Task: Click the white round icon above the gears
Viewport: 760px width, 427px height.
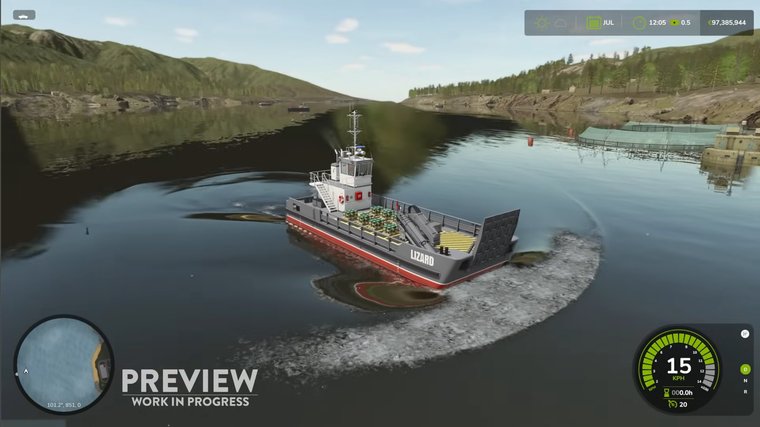Action: tap(744, 334)
